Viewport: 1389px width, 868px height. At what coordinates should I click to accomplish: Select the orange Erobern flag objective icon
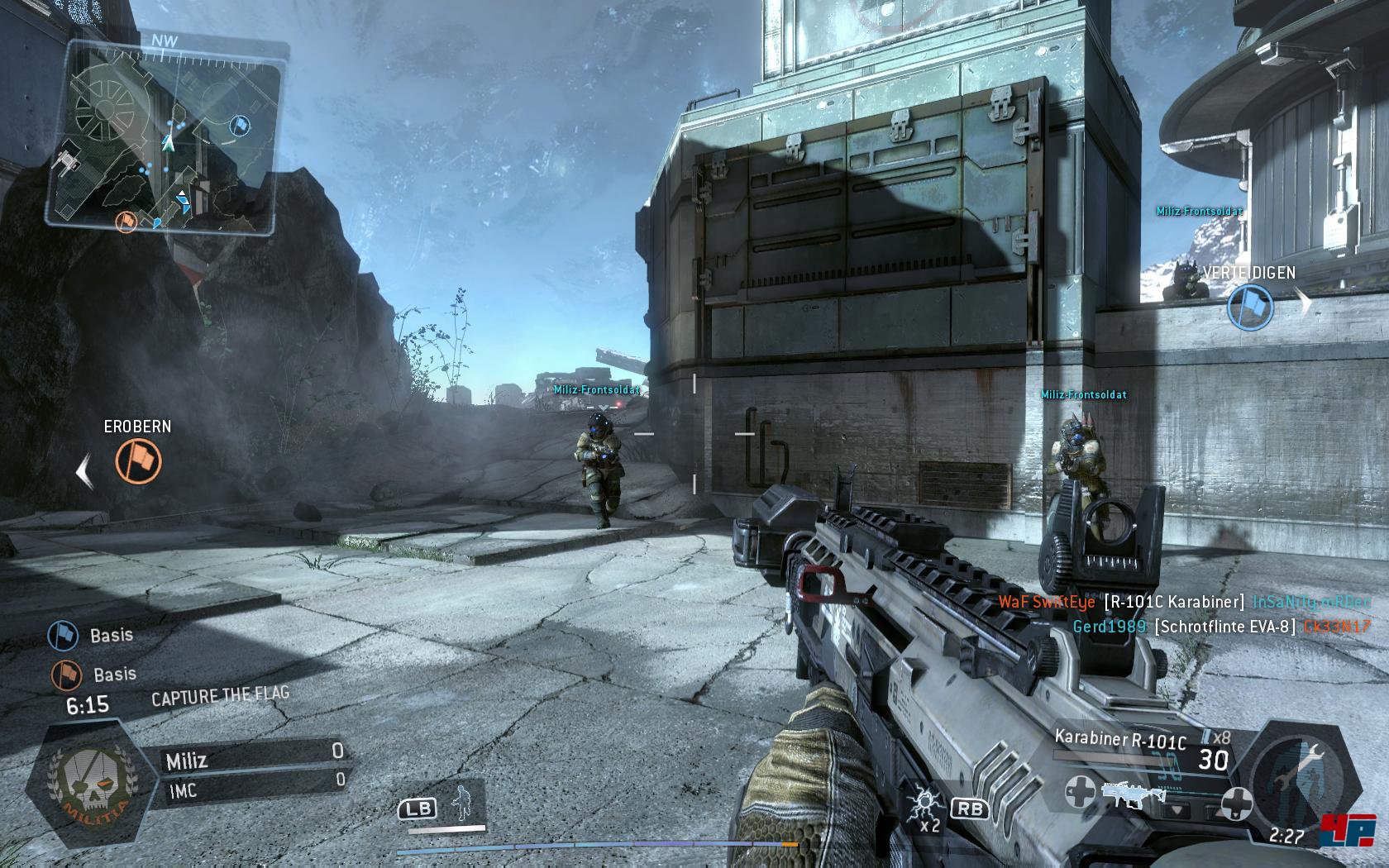[x=138, y=460]
